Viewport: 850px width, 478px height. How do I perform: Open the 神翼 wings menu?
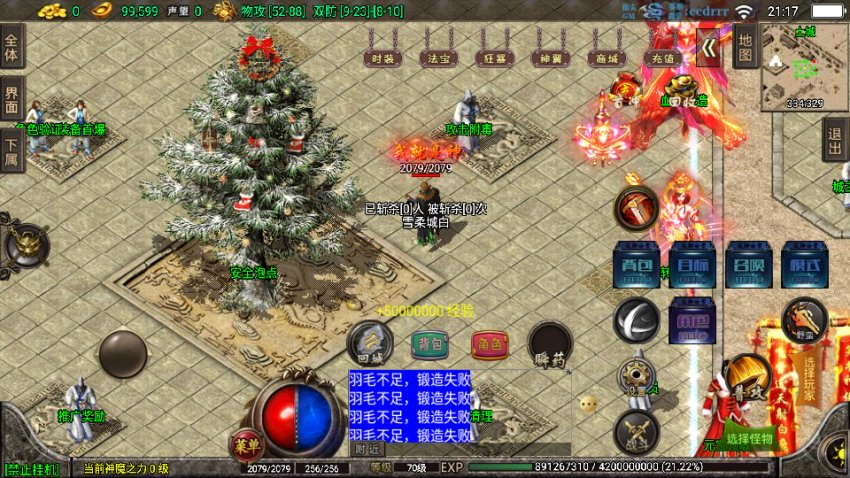[548, 59]
